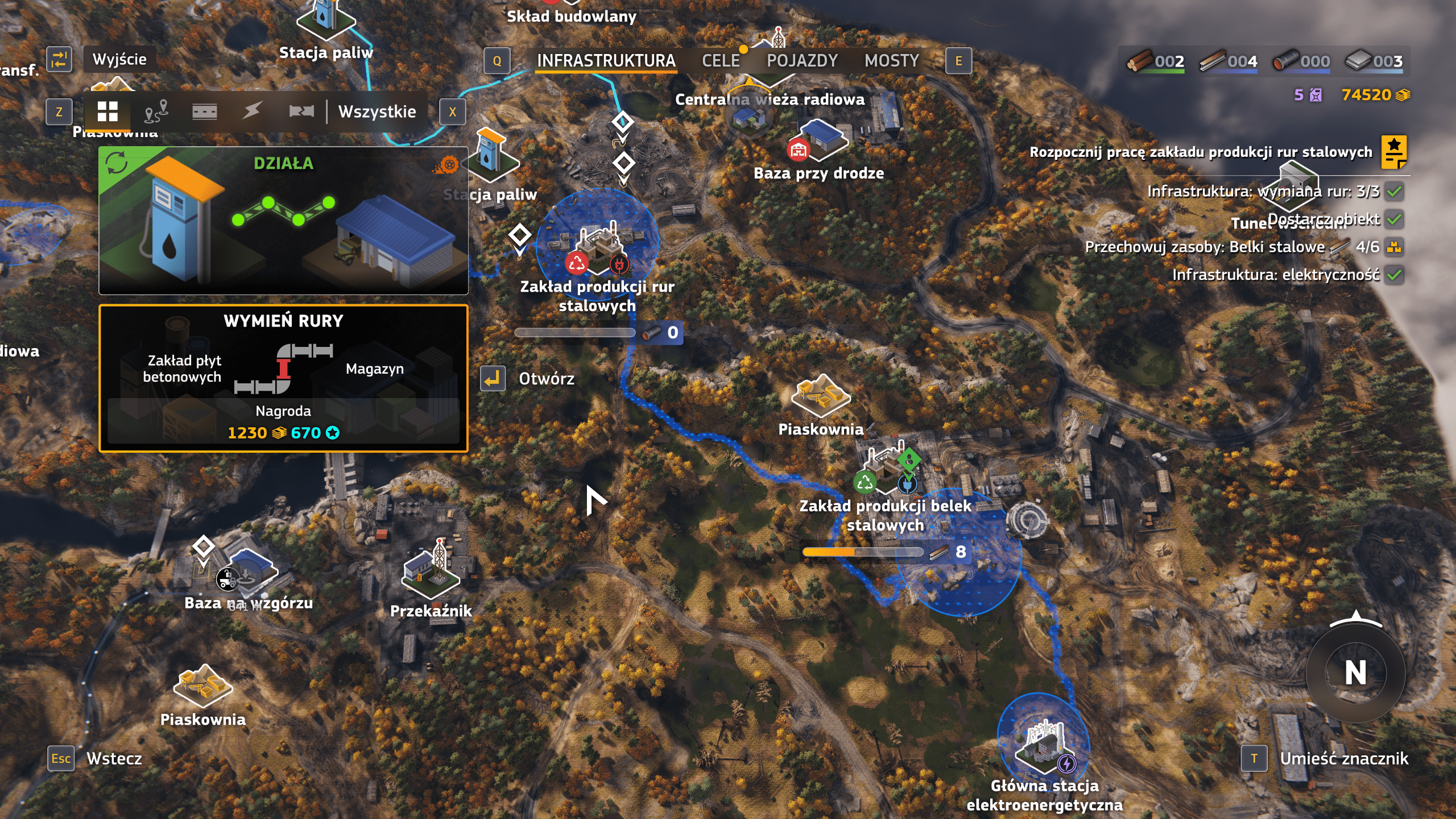This screenshot has width=1456, height=819.
Task: Filter by route markers icon
Action: [156, 111]
